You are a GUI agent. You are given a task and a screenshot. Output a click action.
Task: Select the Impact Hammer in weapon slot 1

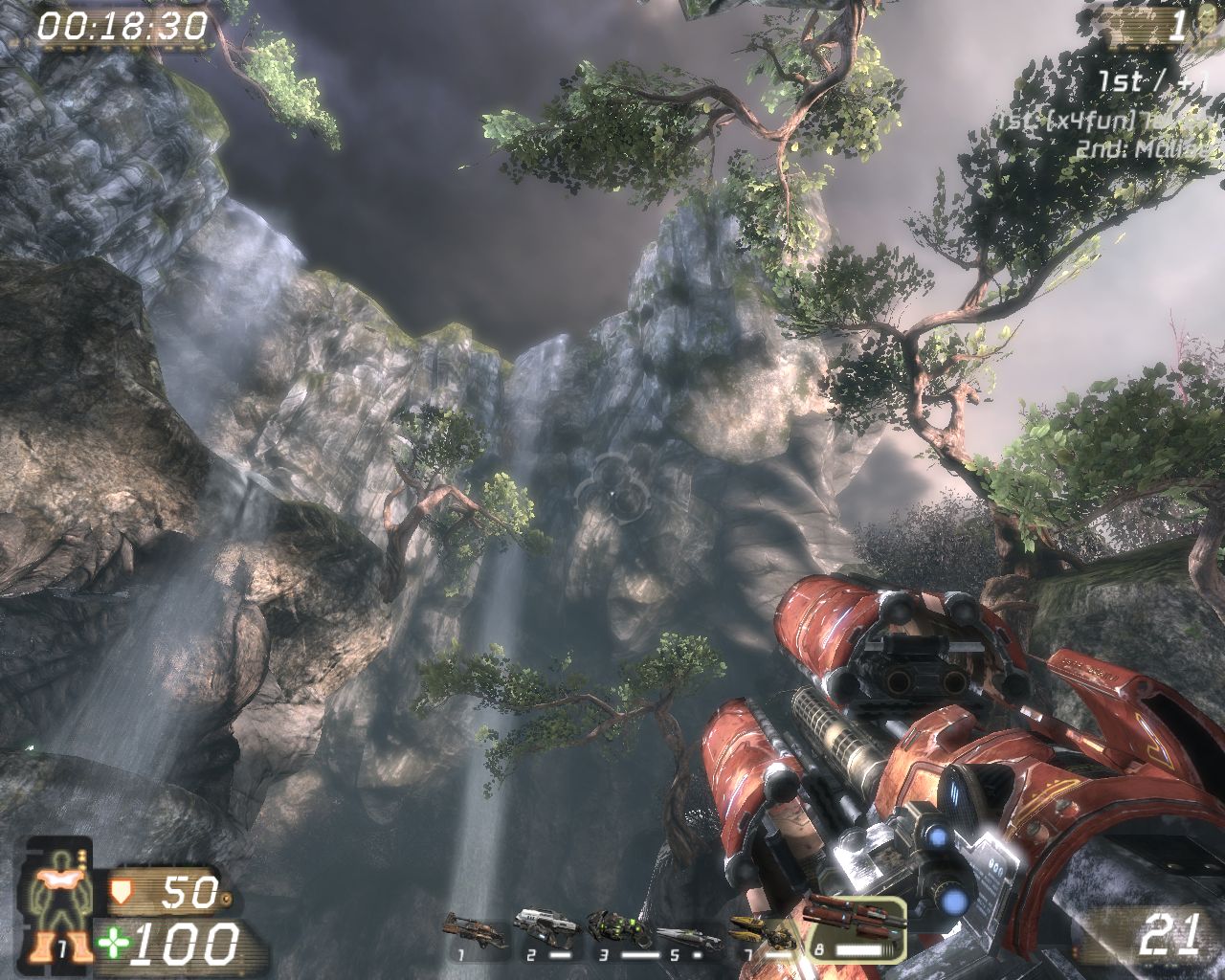pos(472,933)
